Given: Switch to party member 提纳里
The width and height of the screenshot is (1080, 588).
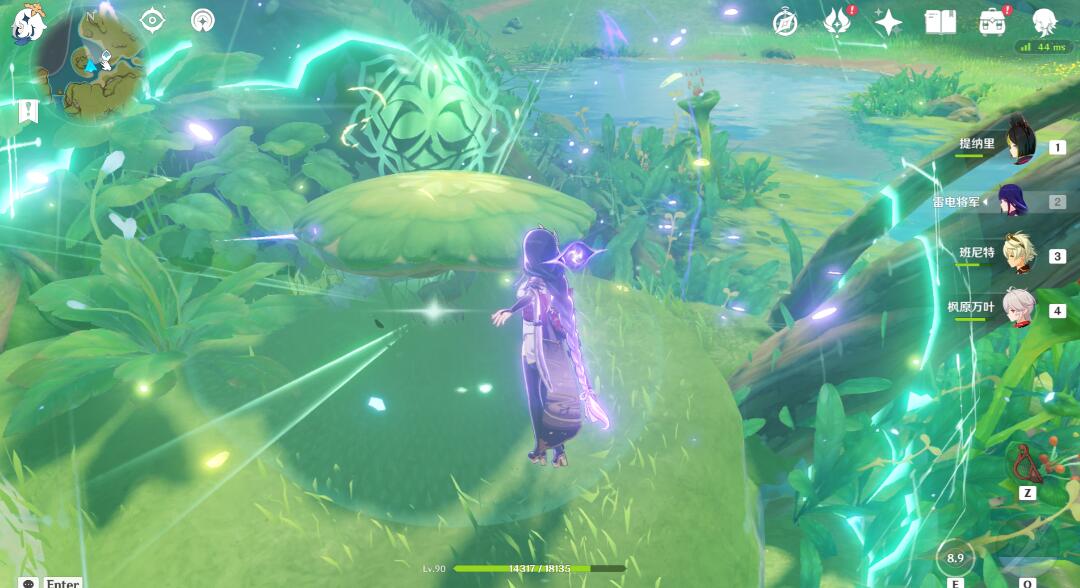Looking at the screenshot, I should (x=1020, y=145).
